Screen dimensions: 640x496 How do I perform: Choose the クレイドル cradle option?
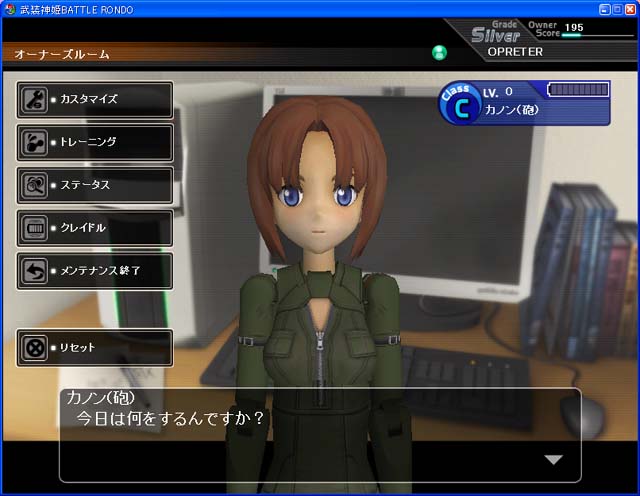tap(95, 228)
